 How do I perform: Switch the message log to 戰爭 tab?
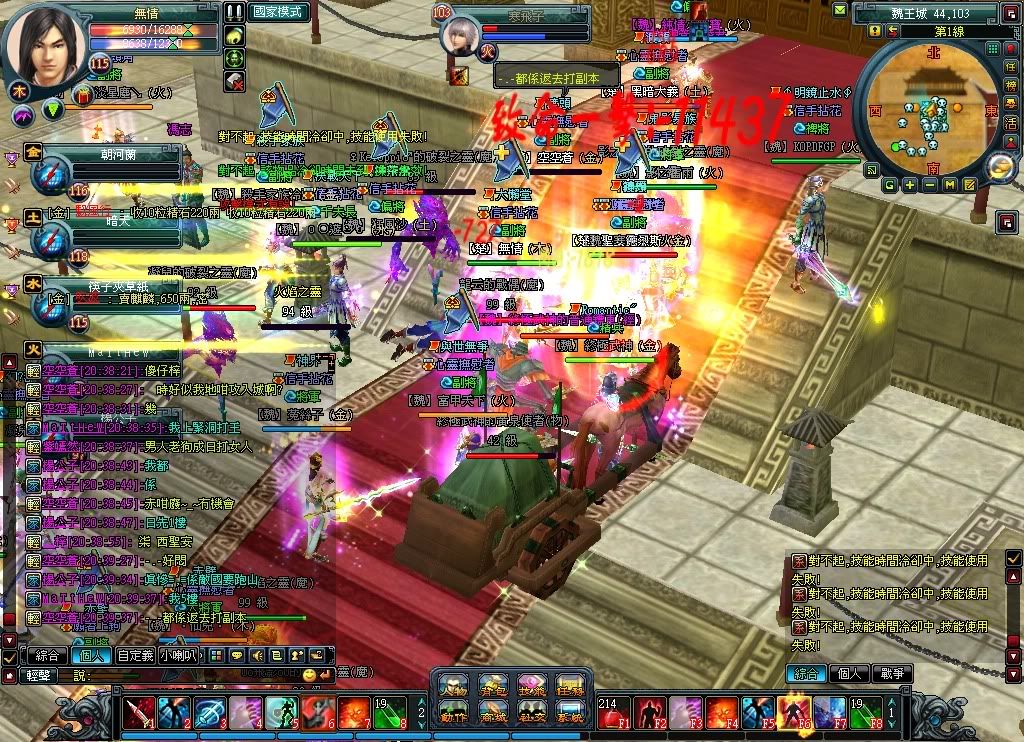[890, 674]
